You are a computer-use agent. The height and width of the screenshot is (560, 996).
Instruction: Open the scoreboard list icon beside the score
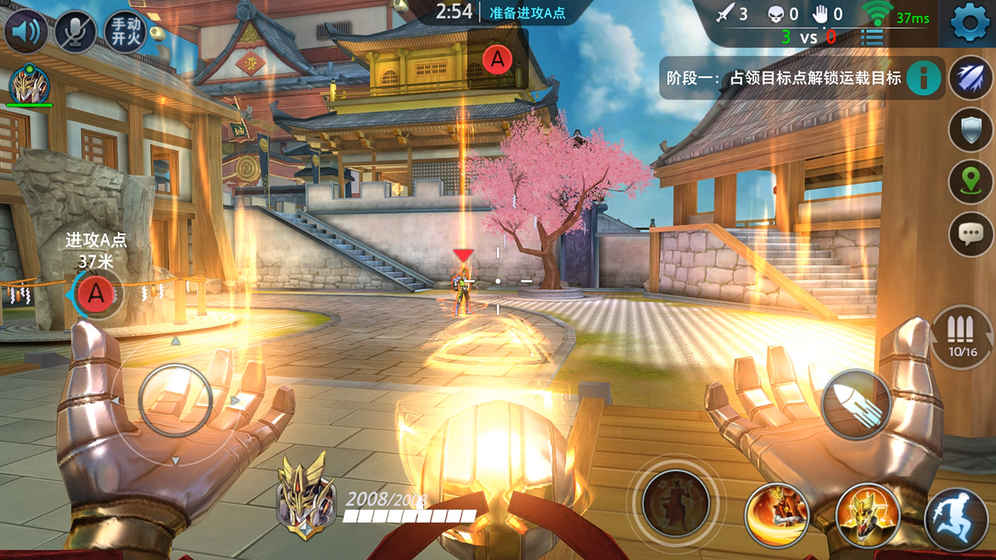click(x=873, y=38)
